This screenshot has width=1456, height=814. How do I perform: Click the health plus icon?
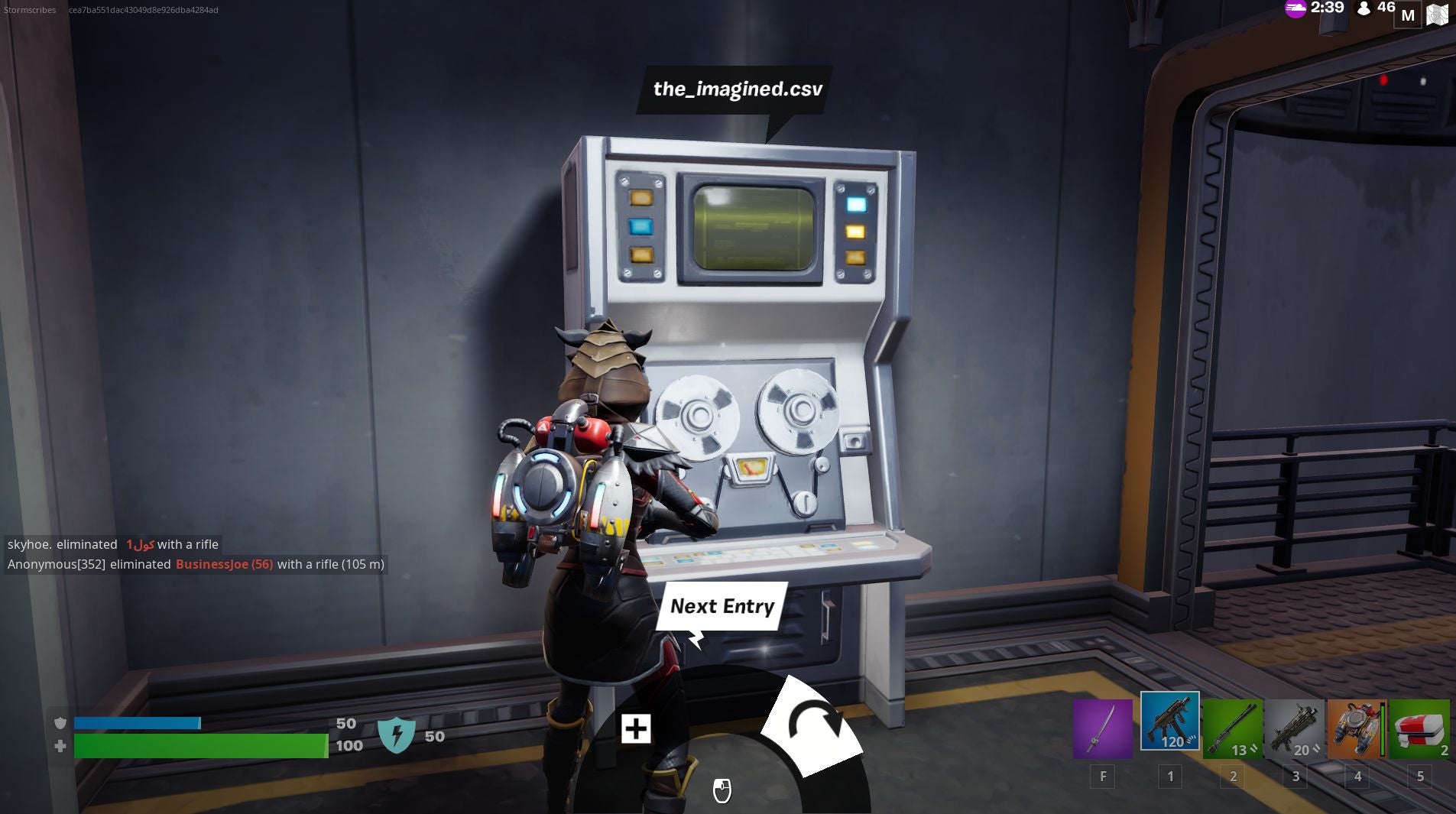(x=60, y=745)
